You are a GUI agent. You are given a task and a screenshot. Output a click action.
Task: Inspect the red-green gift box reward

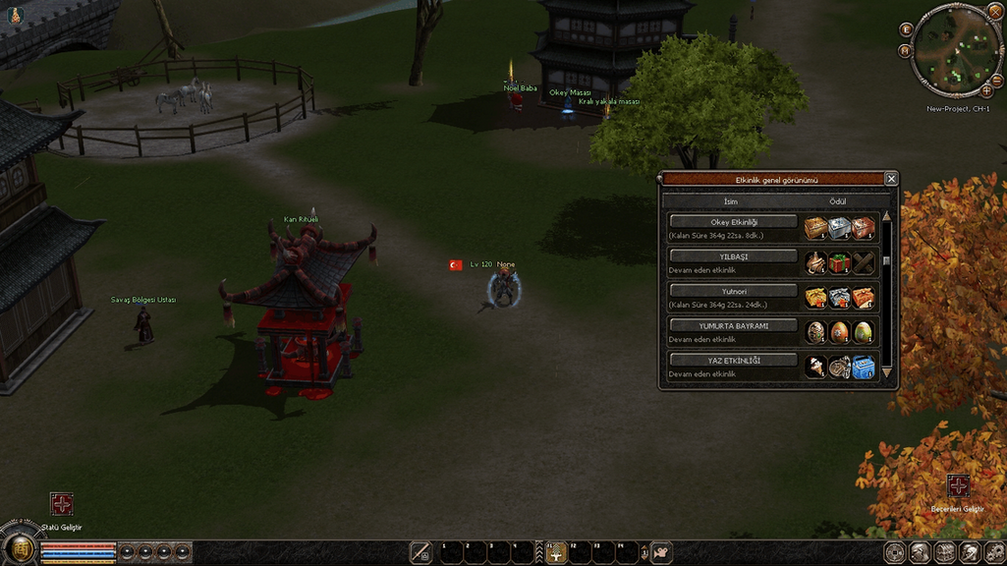point(839,263)
